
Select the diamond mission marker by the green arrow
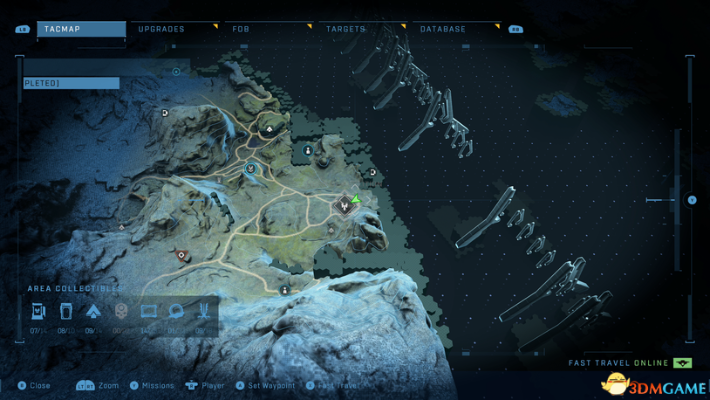pyautogui.click(x=344, y=204)
